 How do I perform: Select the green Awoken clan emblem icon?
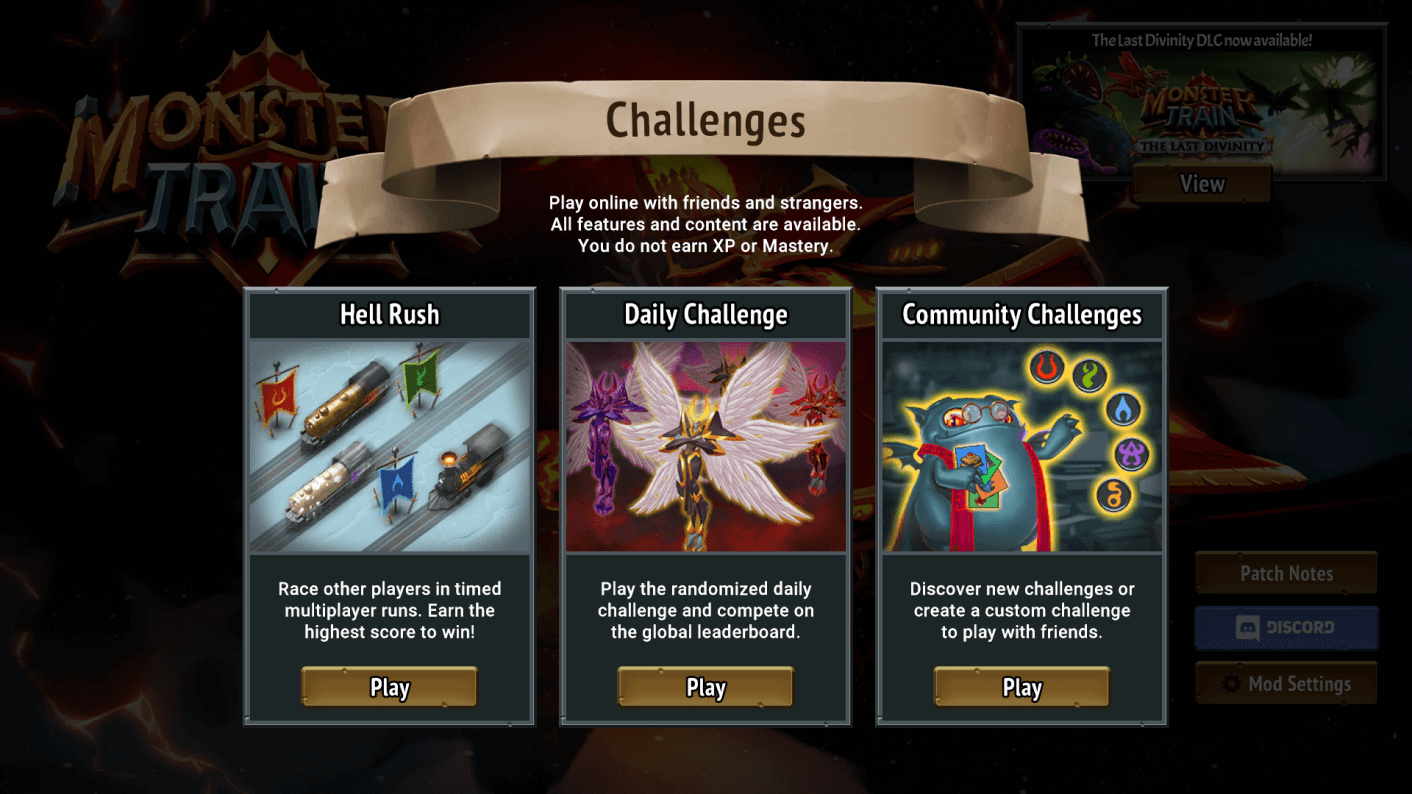[1088, 376]
